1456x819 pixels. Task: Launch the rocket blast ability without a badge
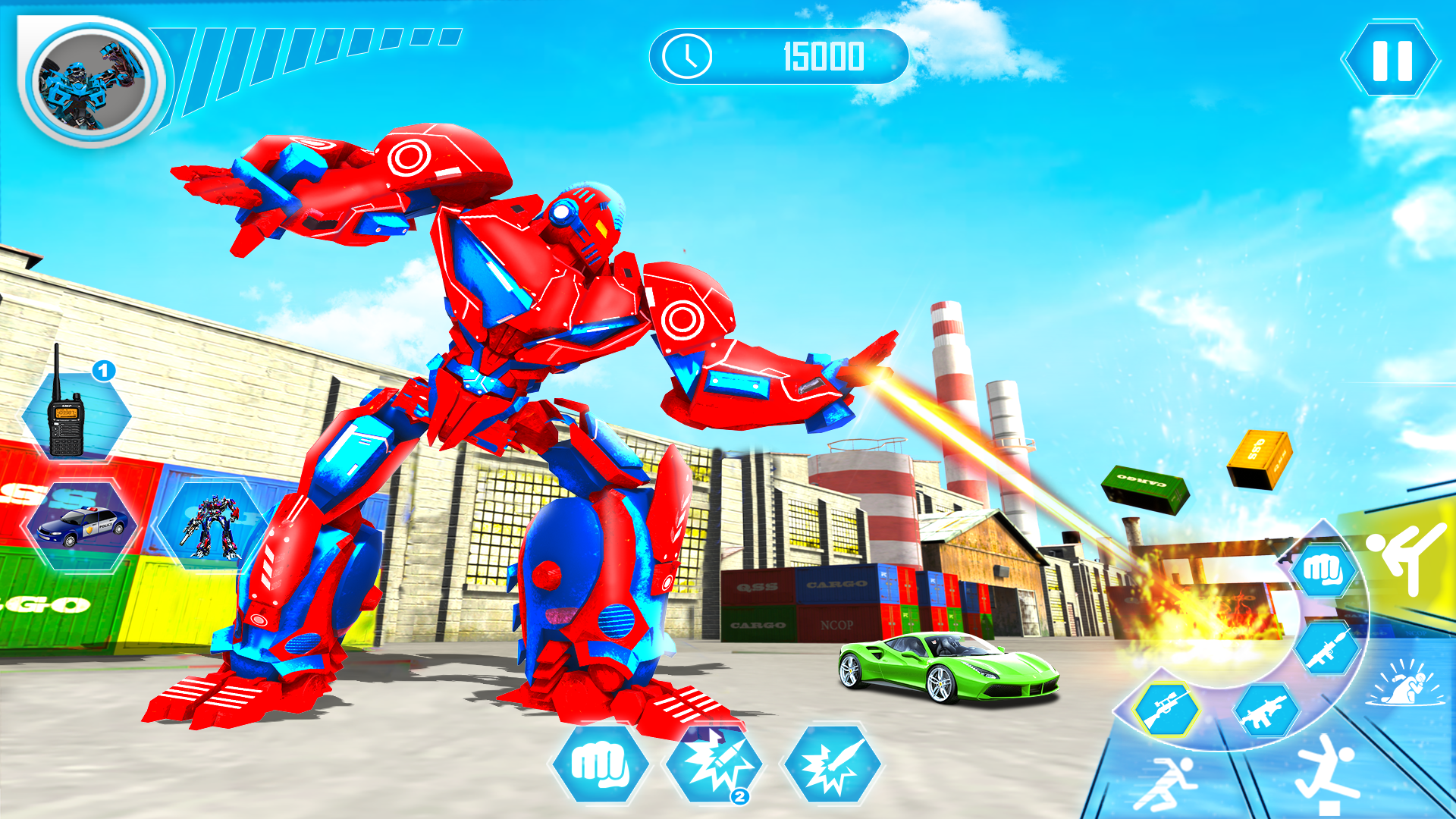(x=832, y=766)
